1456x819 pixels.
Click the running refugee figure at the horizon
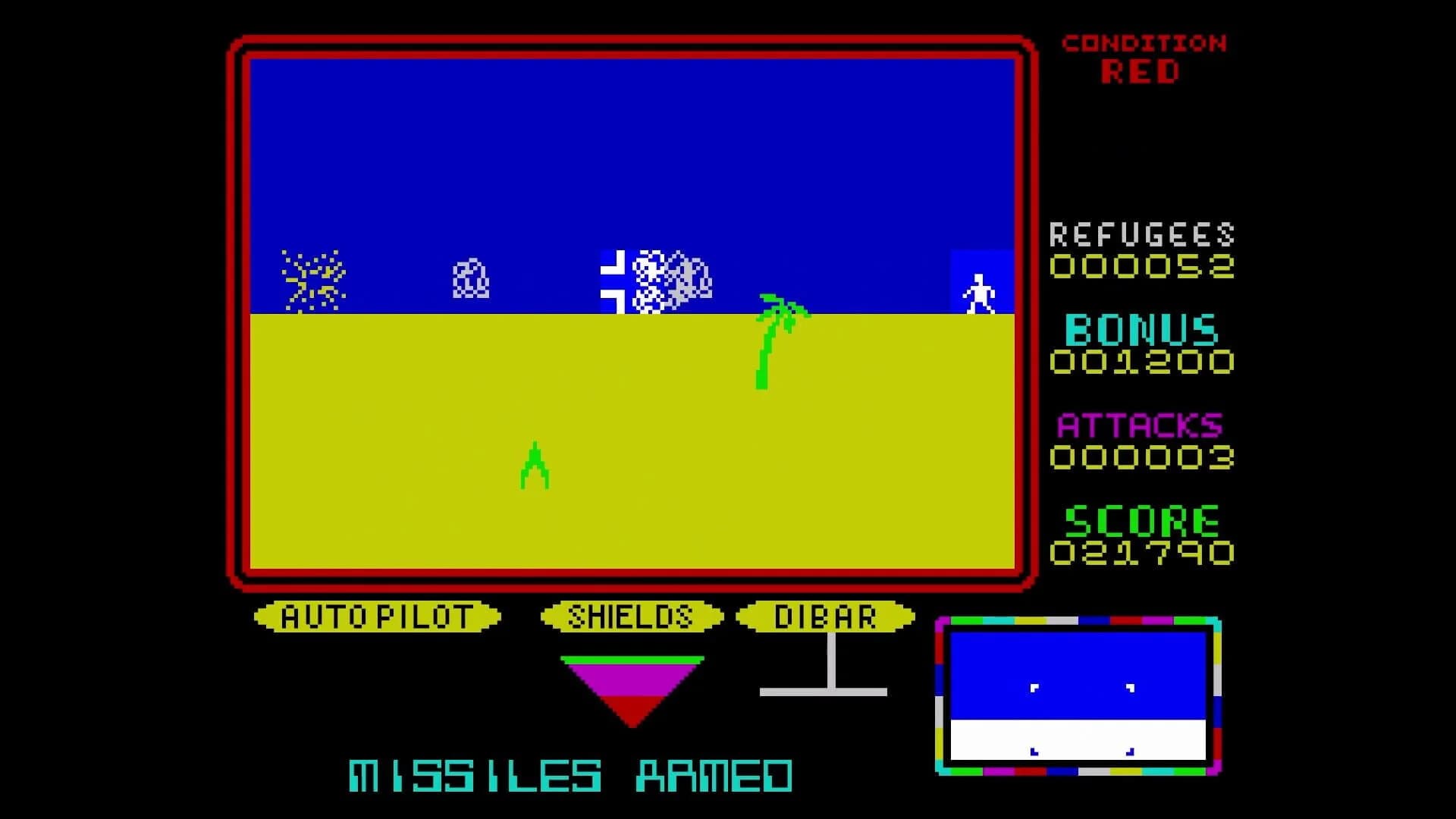coord(979,292)
